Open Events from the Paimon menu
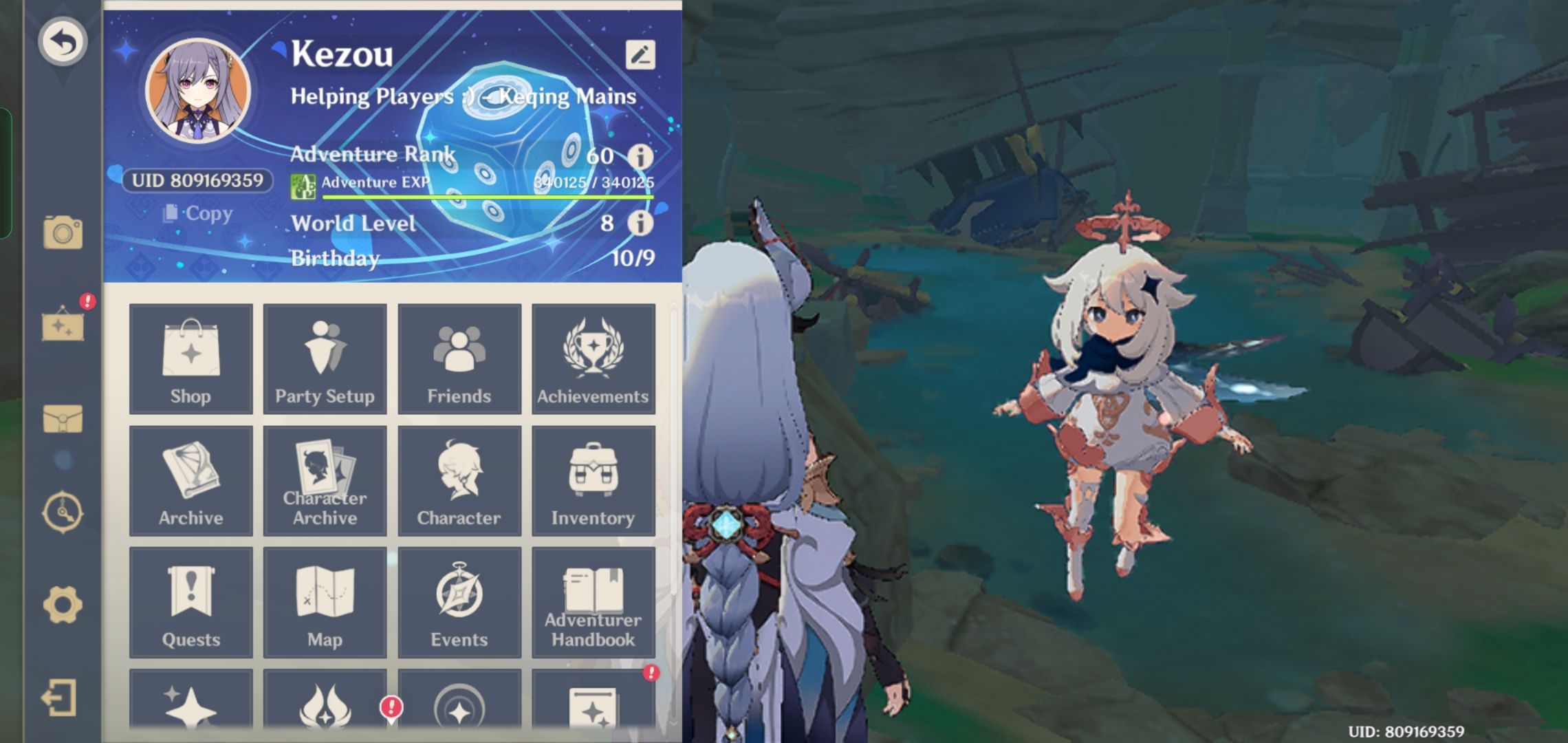 pos(459,602)
